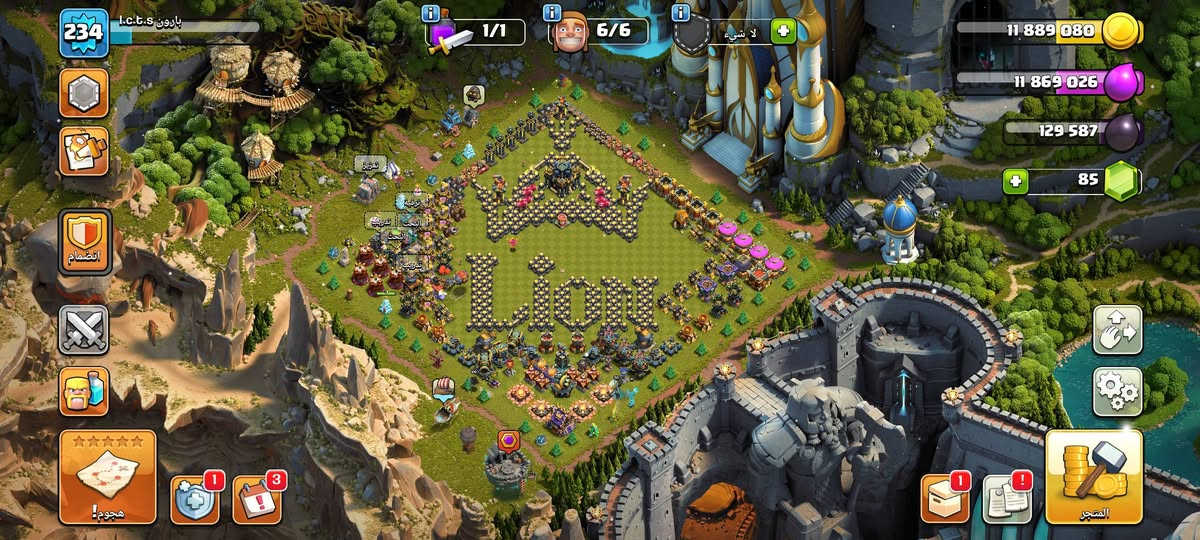Open the events calendar with 3 notifications
This screenshot has height=540, width=1200.
point(257,498)
